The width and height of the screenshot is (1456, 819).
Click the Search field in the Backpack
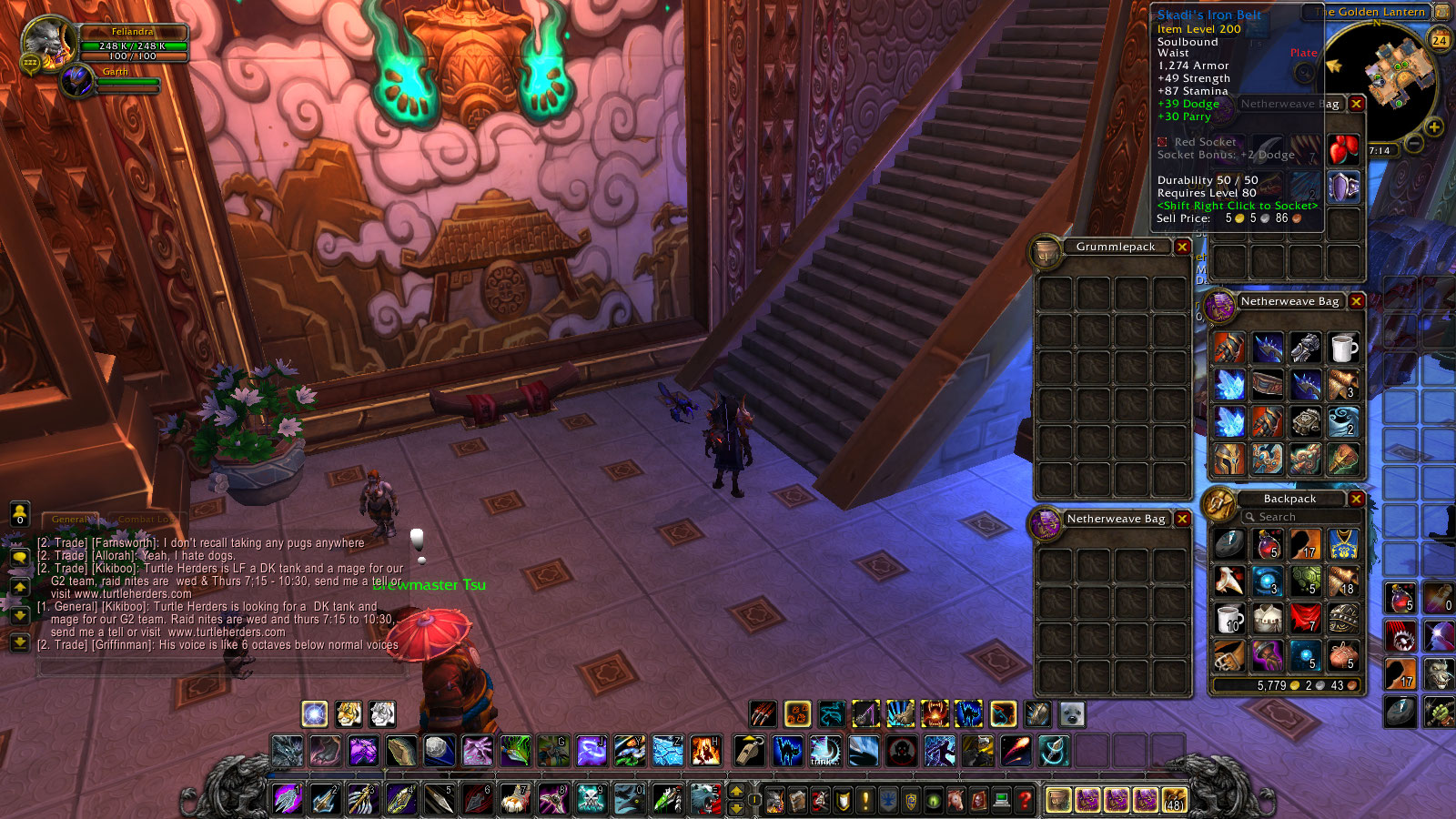(1303, 516)
